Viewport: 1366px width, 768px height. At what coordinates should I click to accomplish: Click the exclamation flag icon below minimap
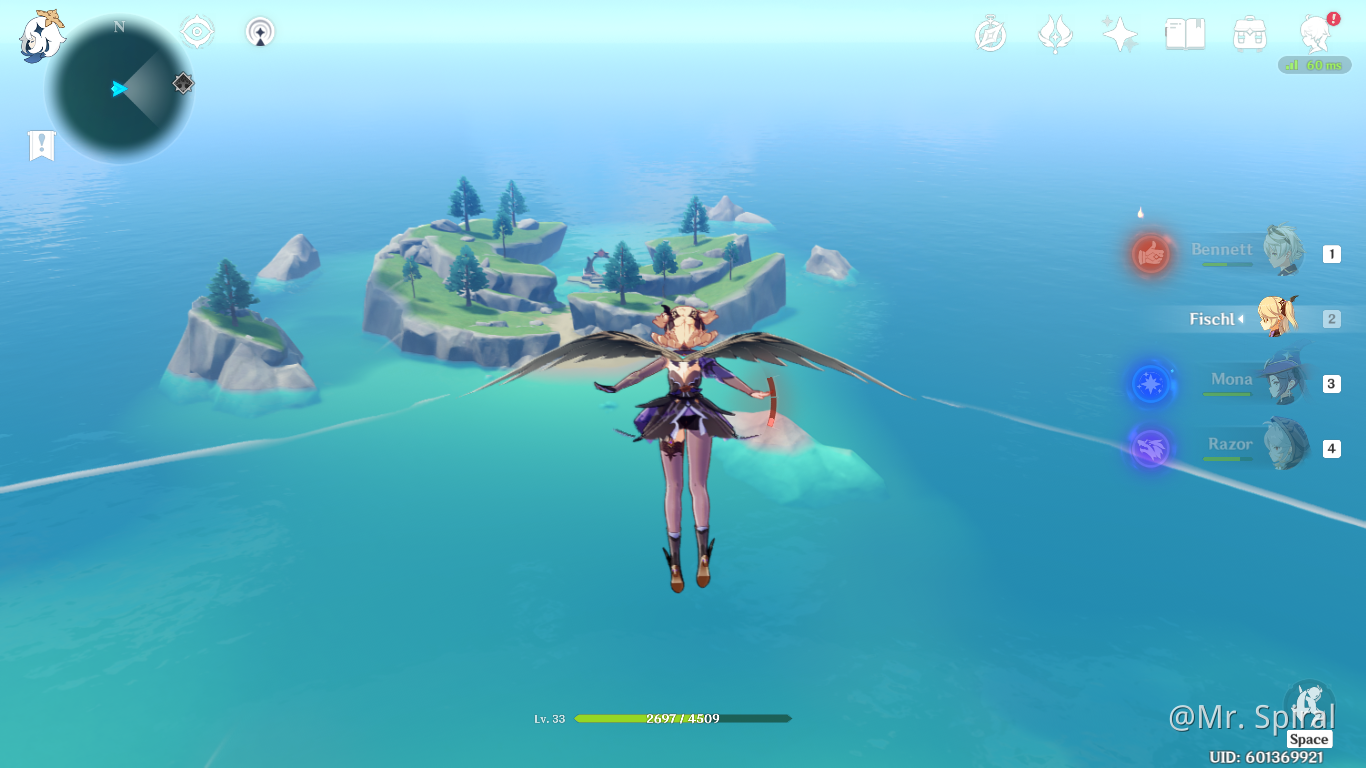click(40, 146)
